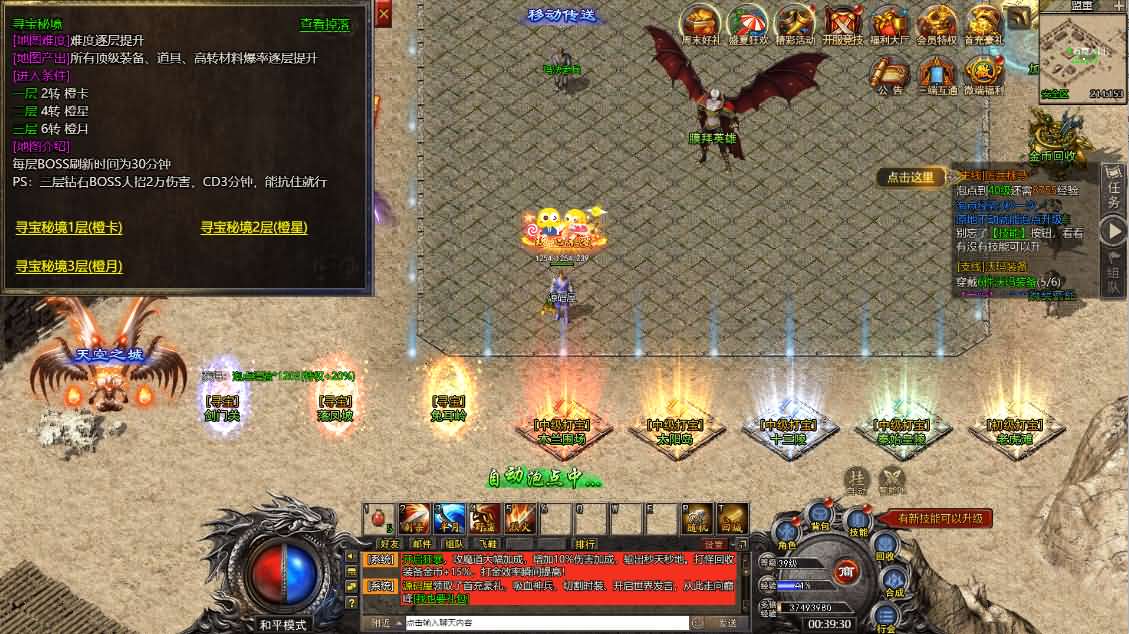Viewport: 1129px width, 634px height.
Task: Open the 盛夏狂欢 event icon
Action: point(747,26)
